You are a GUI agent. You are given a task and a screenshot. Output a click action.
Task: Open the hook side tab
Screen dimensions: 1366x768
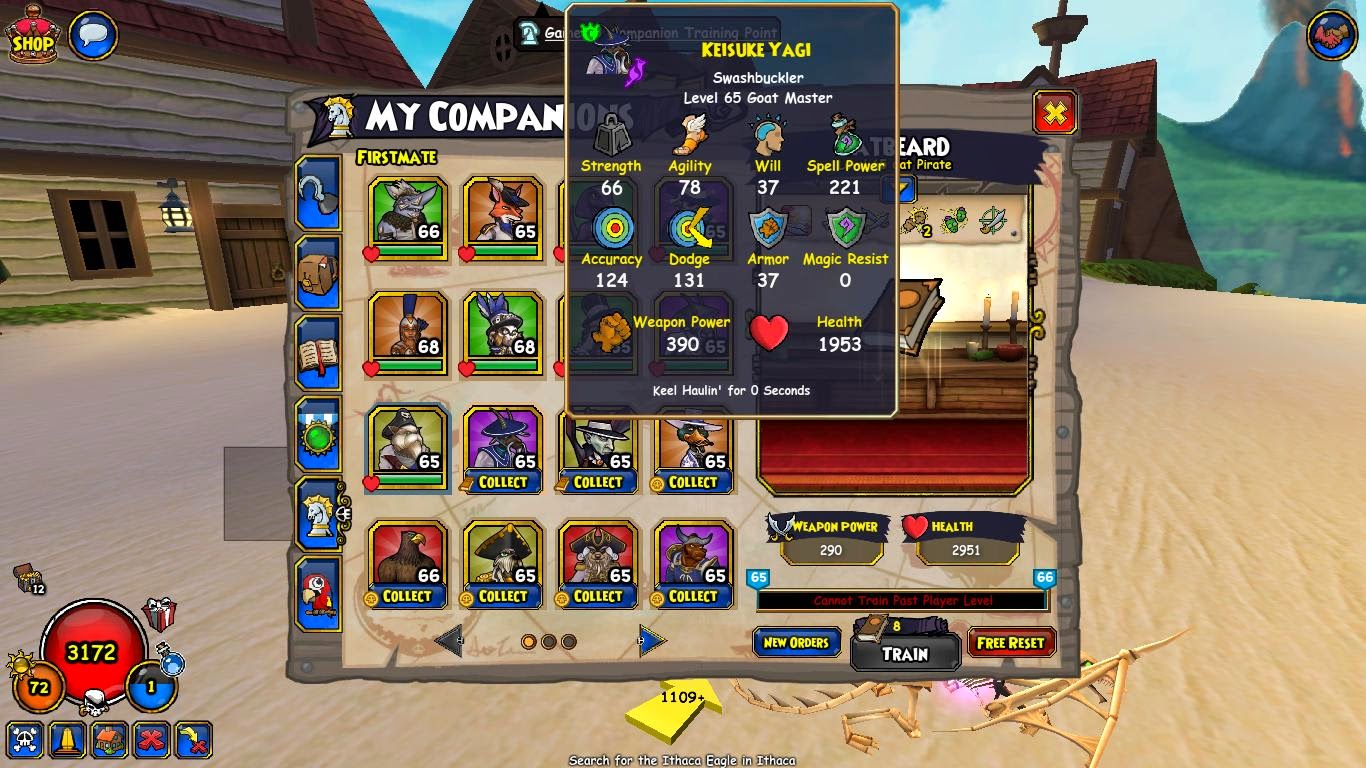pyautogui.click(x=318, y=194)
